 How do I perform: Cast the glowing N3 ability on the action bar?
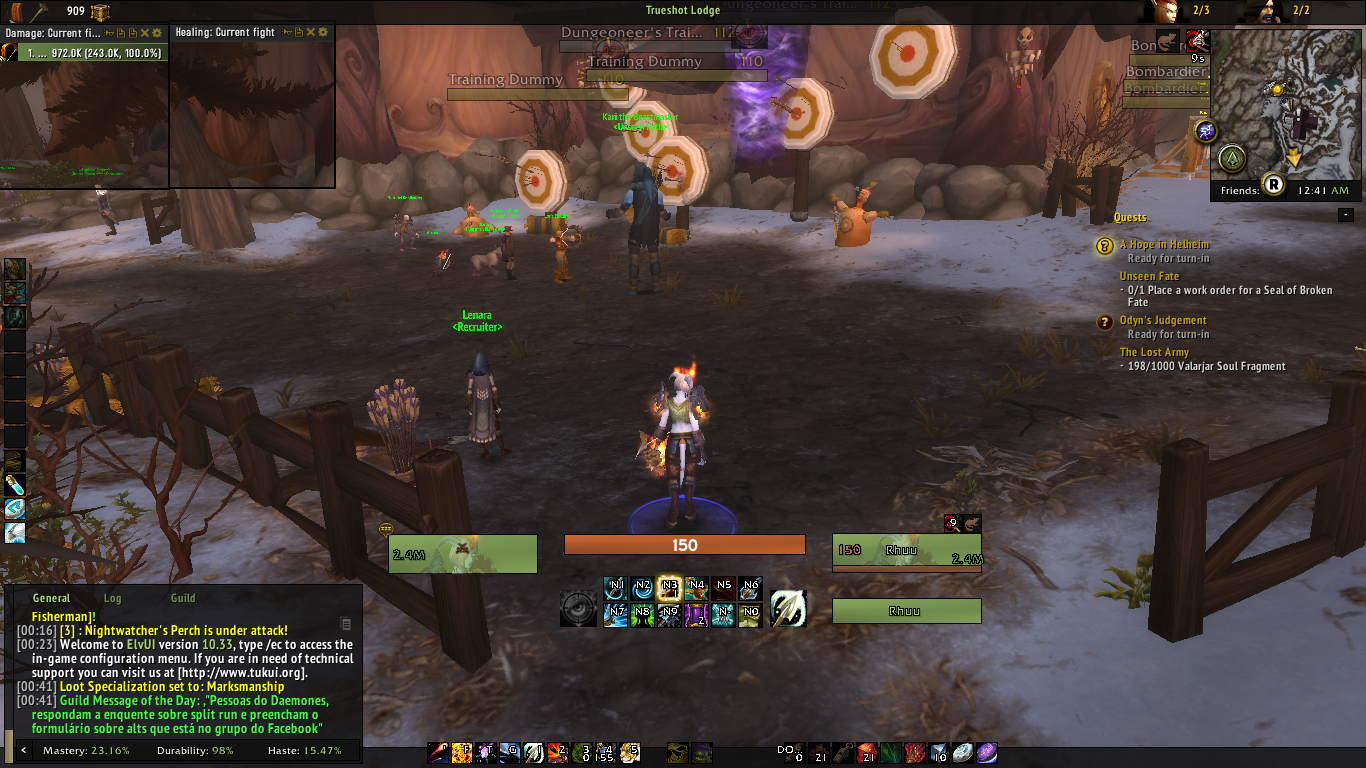tap(671, 587)
